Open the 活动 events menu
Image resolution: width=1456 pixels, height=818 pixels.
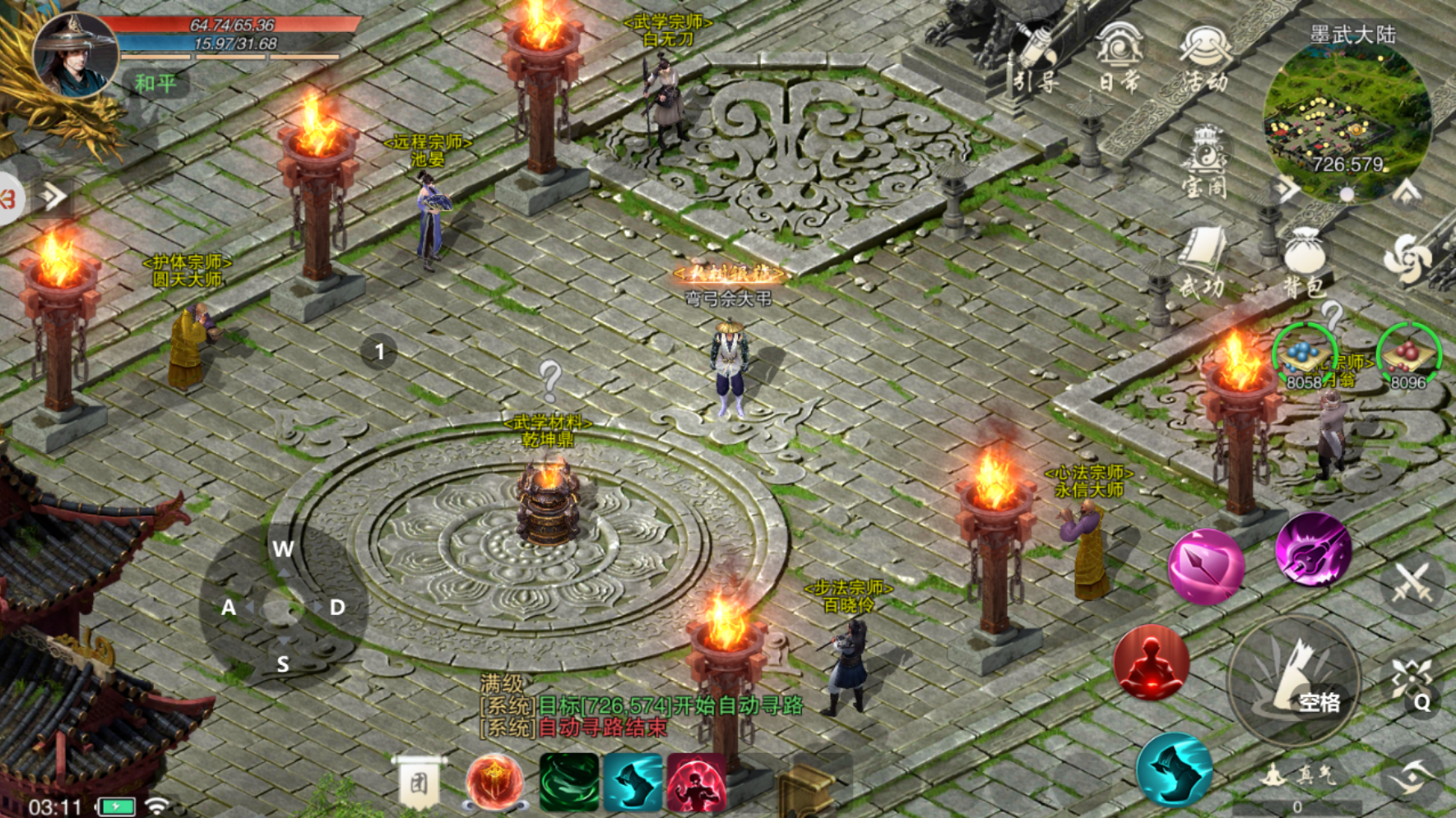click(1204, 56)
